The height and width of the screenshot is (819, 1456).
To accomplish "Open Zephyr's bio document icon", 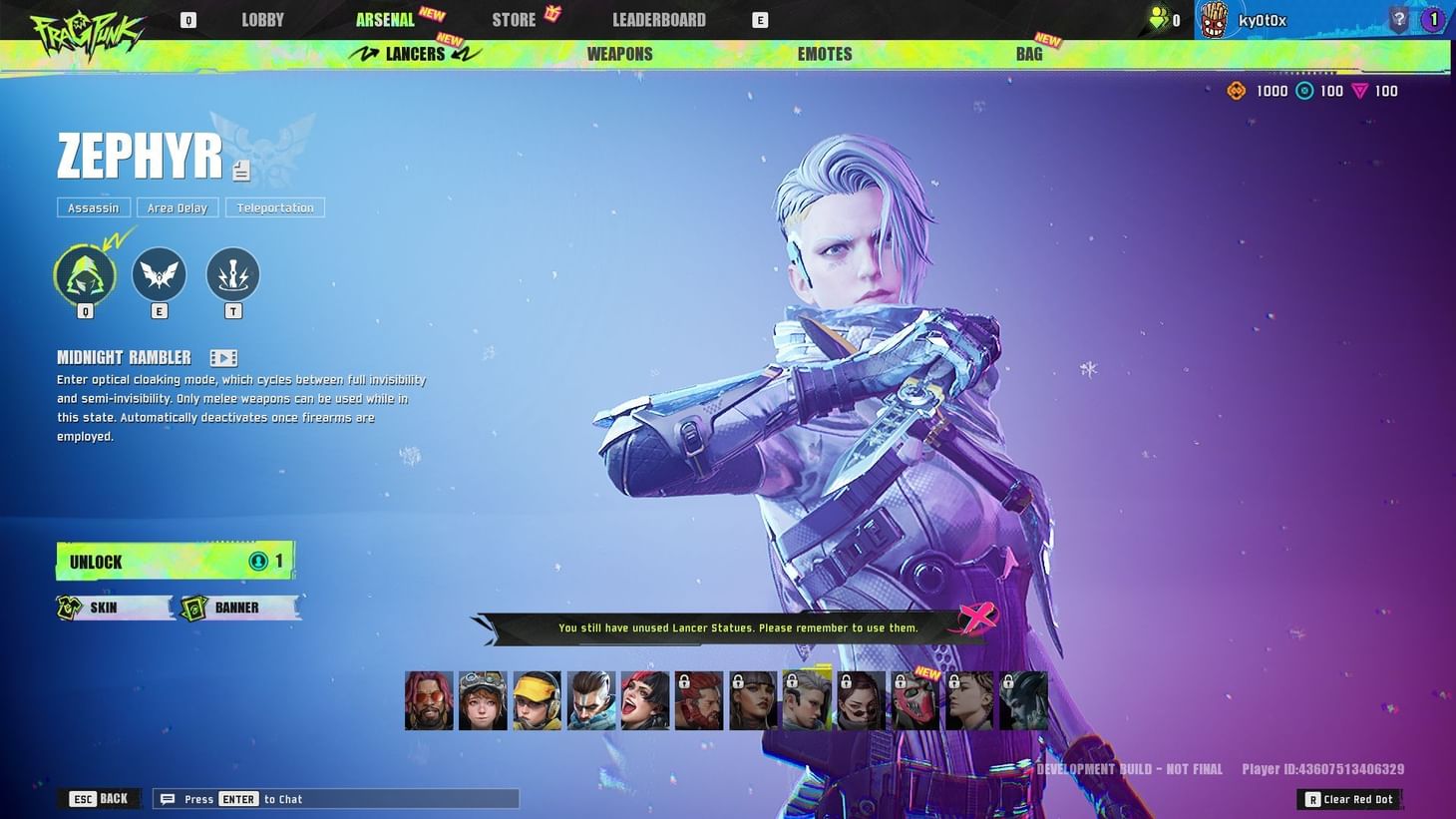I will [x=240, y=171].
